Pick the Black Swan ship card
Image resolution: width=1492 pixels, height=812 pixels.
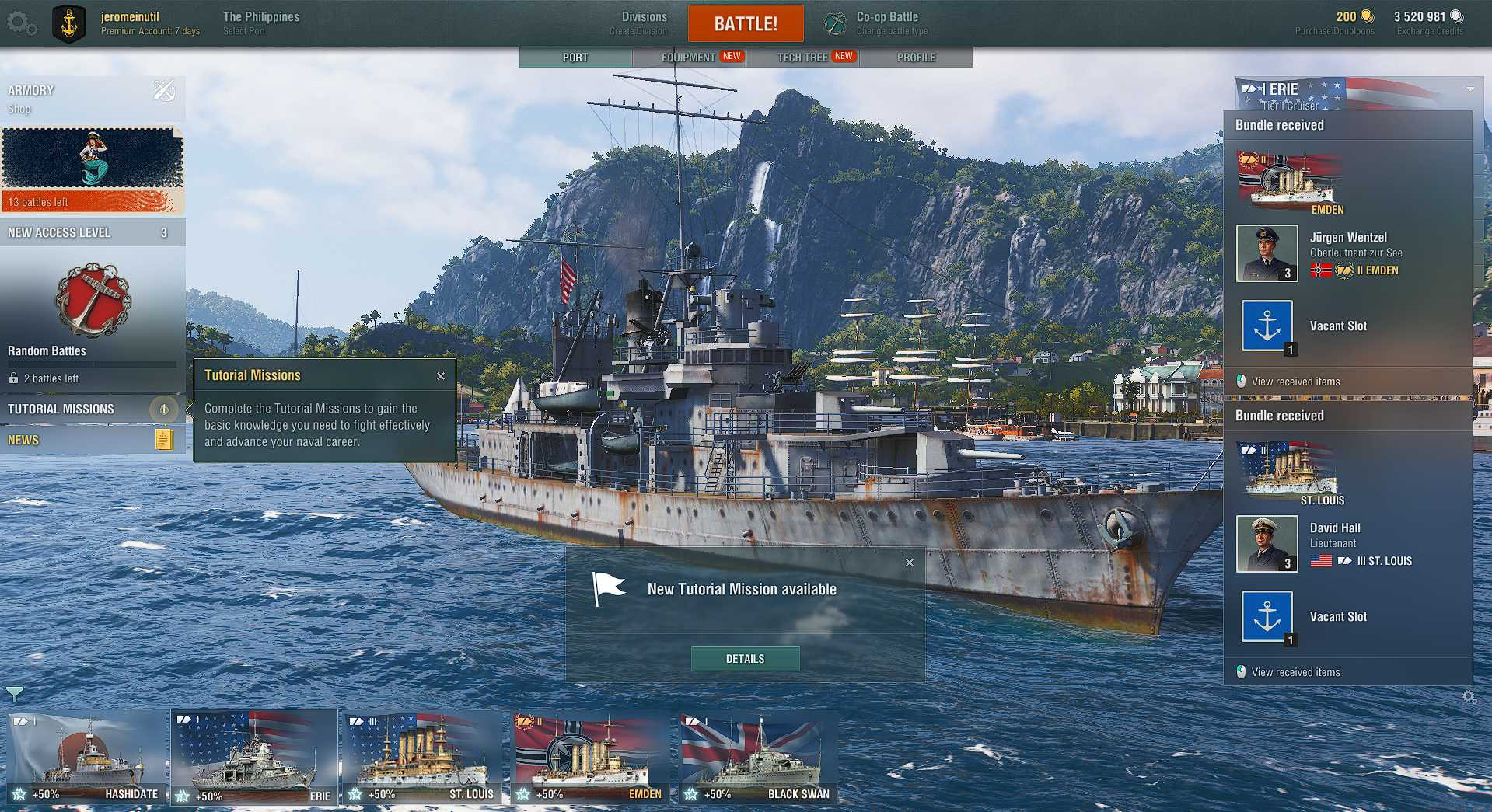click(758, 758)
